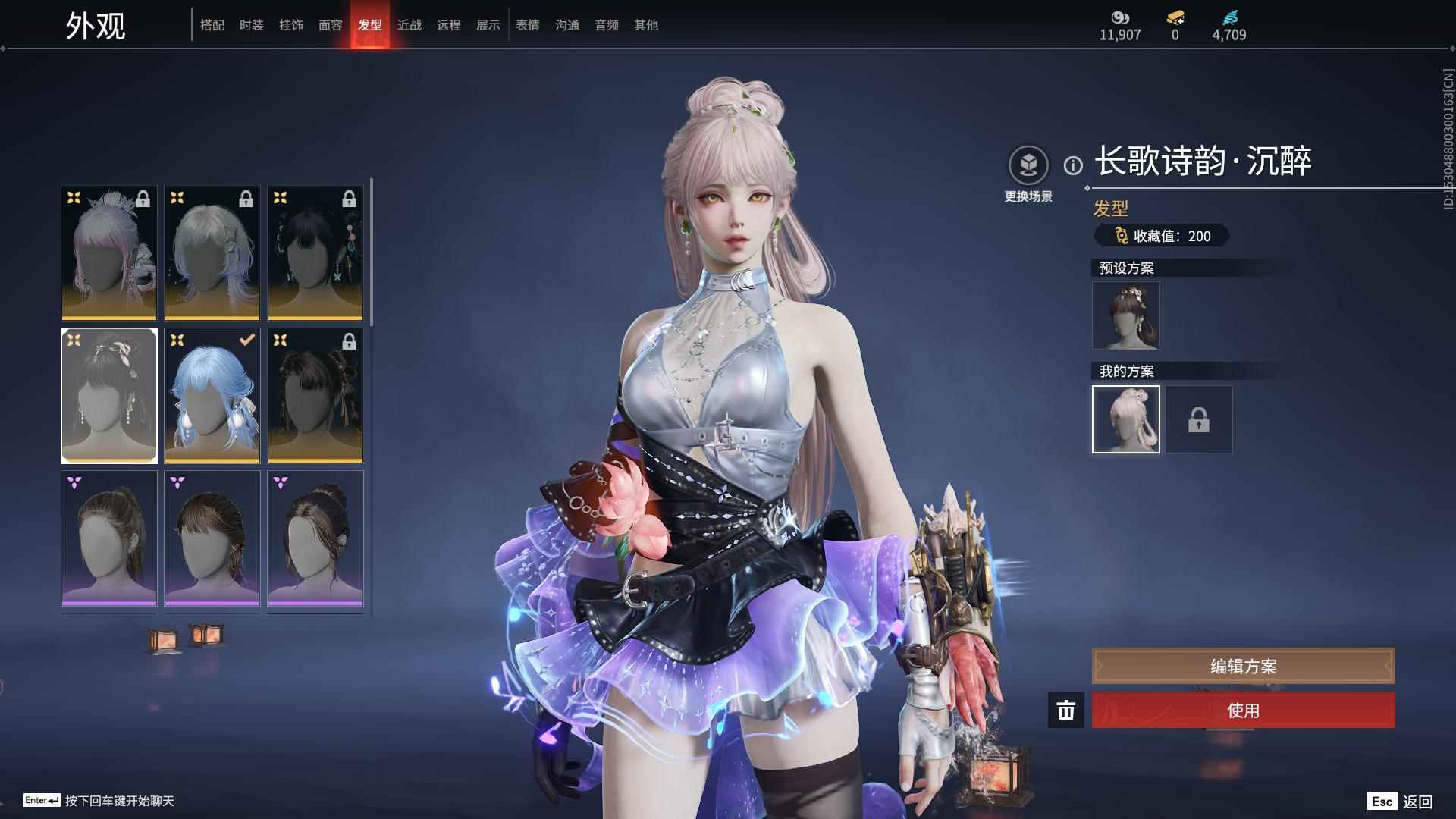Pick the high ponytail purple-tier hairstyle card
Image resolution: width=1456 pixels, height=819 pixels.
109,538
